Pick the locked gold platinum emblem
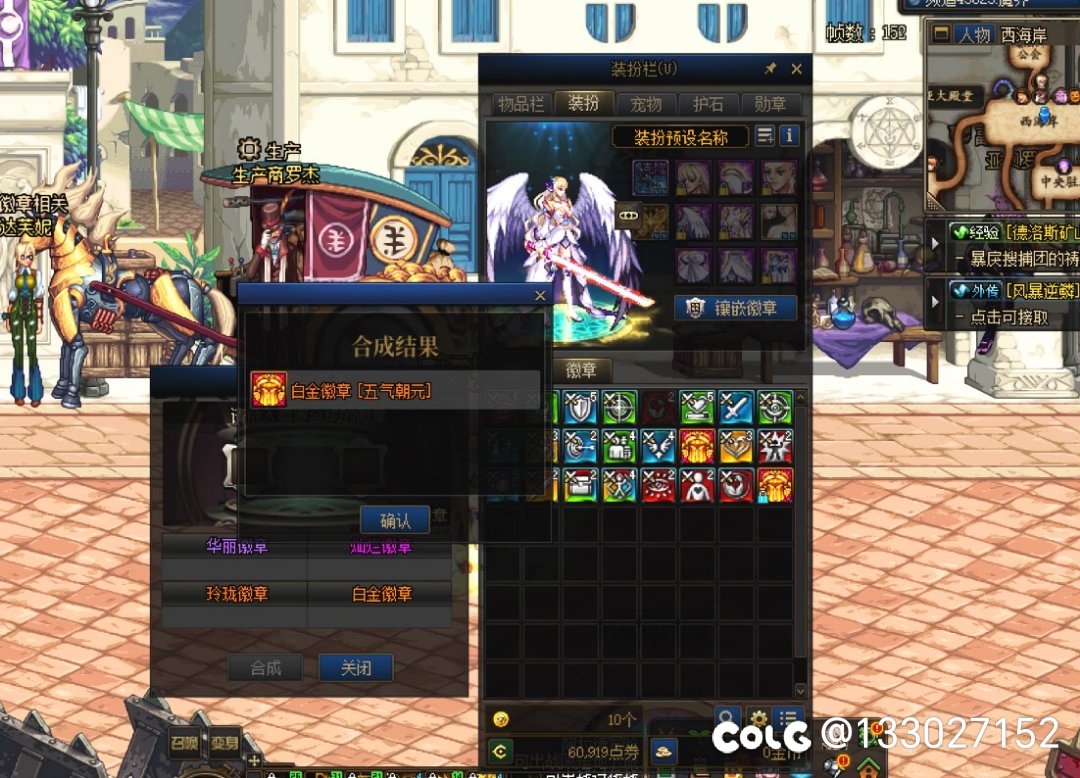This screenshot has width=1080, height=778. (x=775, y=485)
